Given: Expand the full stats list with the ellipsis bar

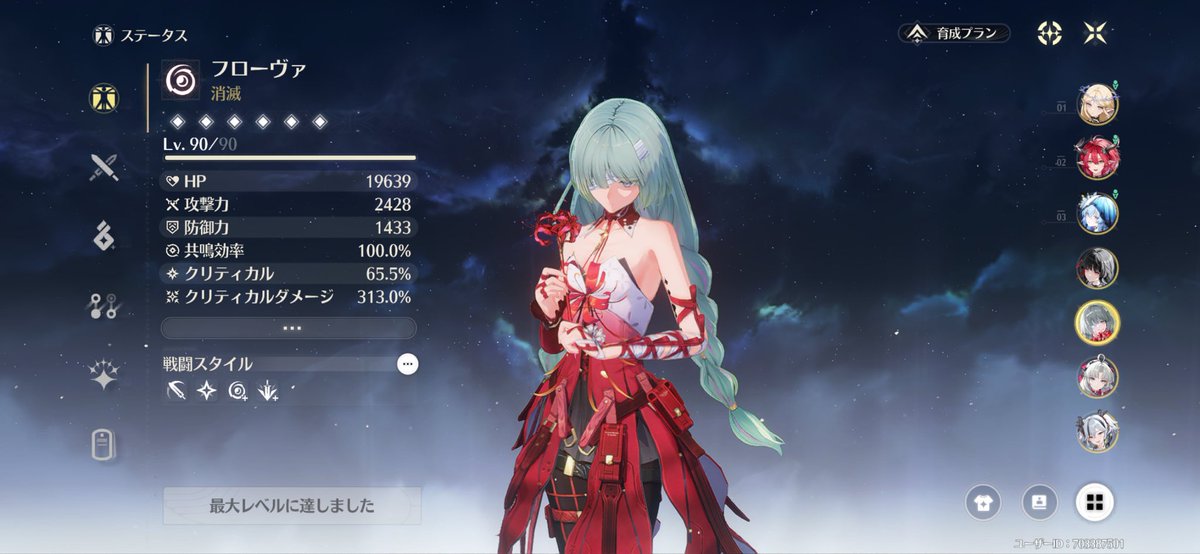Looking at the screenshot, I should point(288,328).
